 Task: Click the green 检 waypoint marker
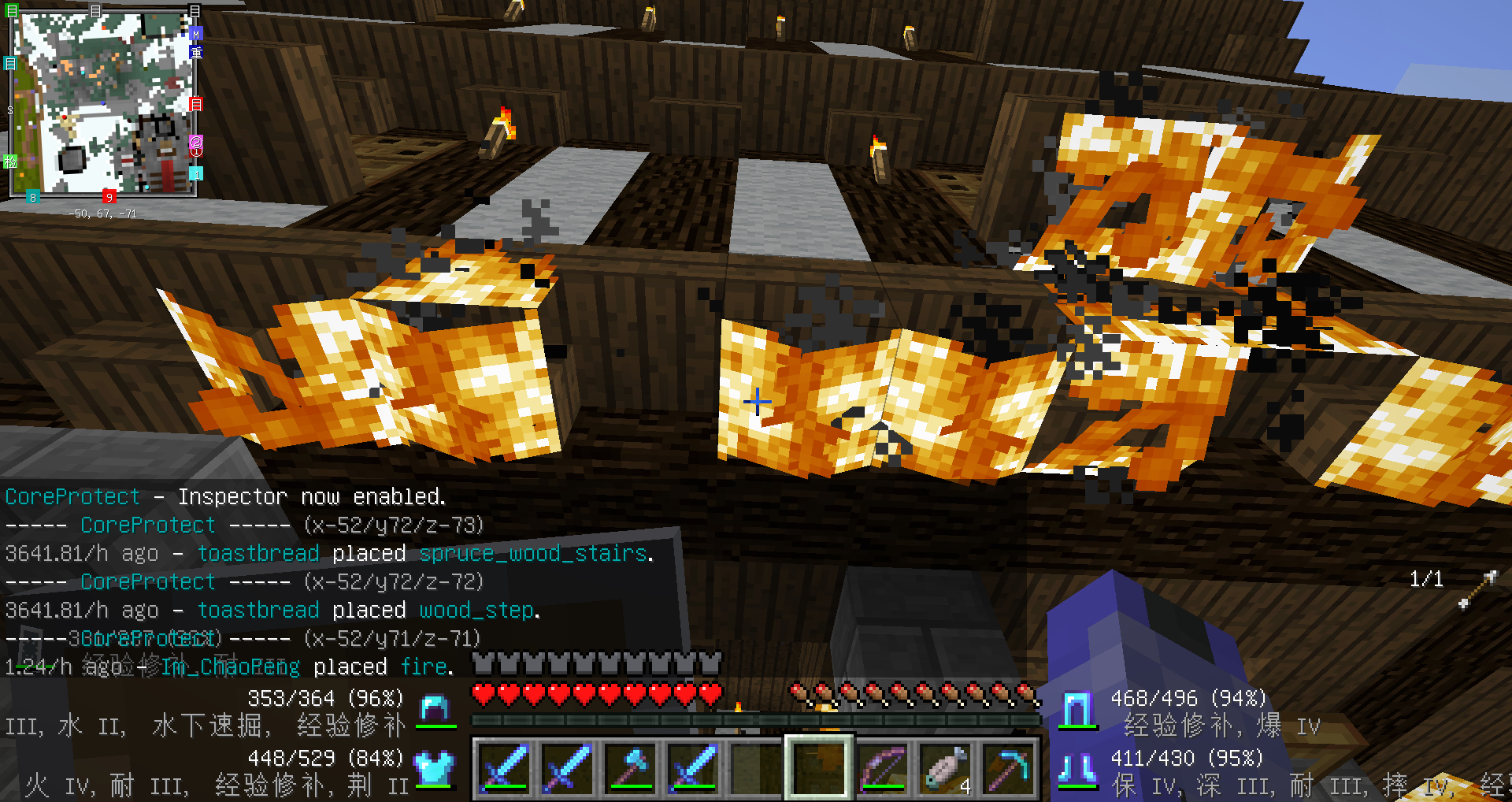pyautogui.click(x=10, y=162)
